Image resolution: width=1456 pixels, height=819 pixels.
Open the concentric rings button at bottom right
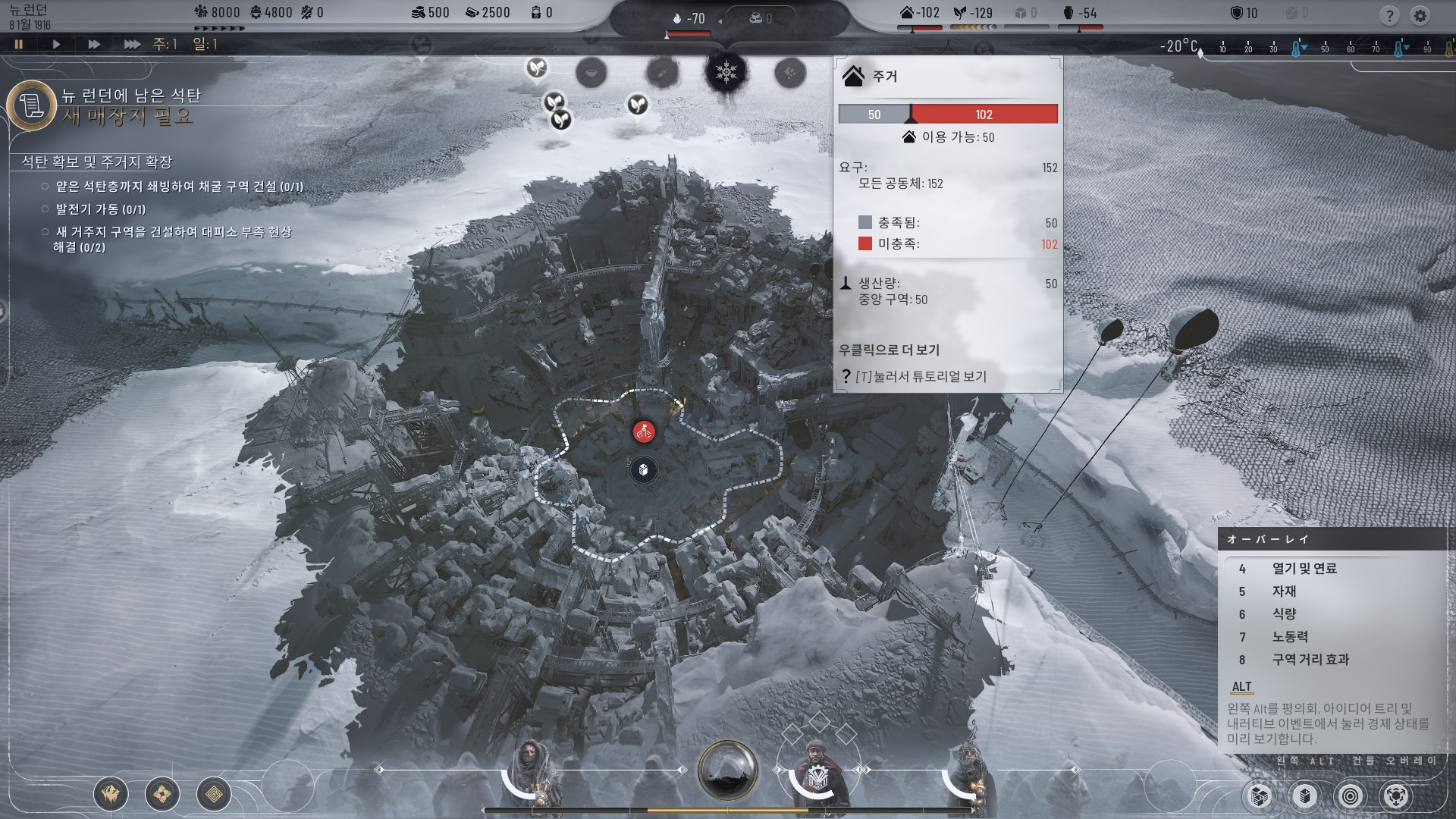click(x=1351, y=795)
